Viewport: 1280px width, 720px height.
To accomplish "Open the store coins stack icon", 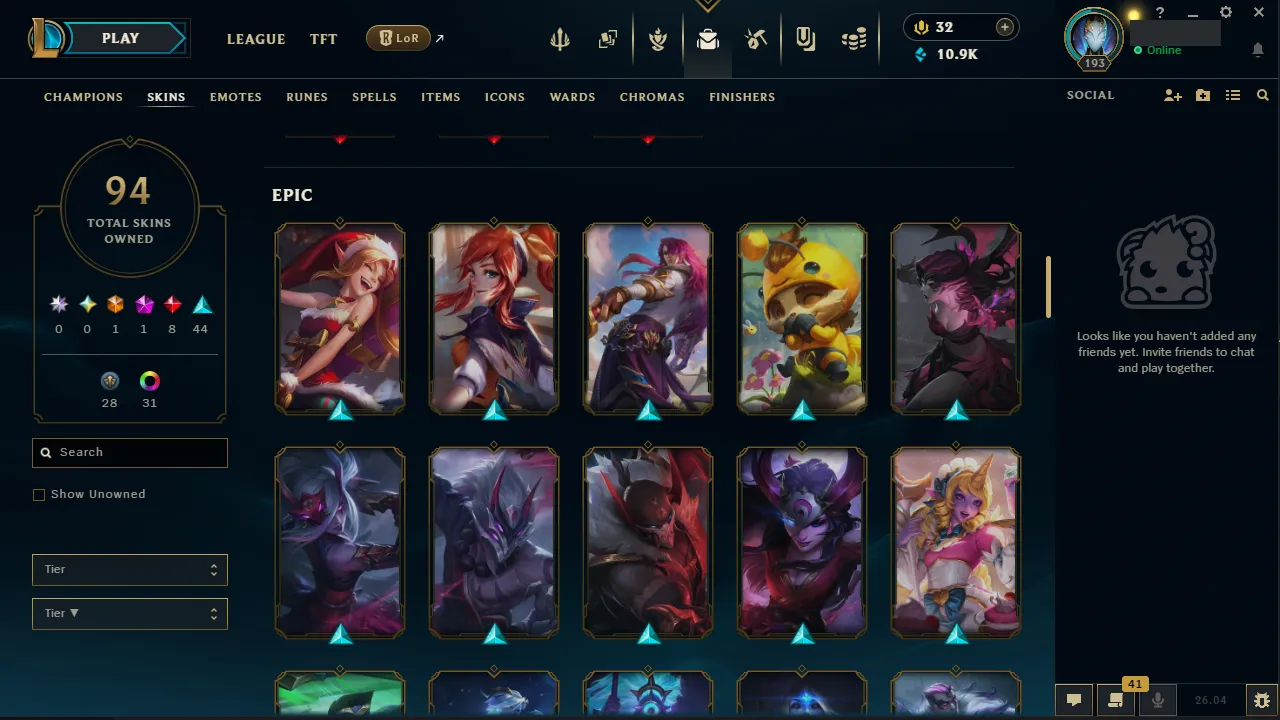I will click(x=853, y=39).
